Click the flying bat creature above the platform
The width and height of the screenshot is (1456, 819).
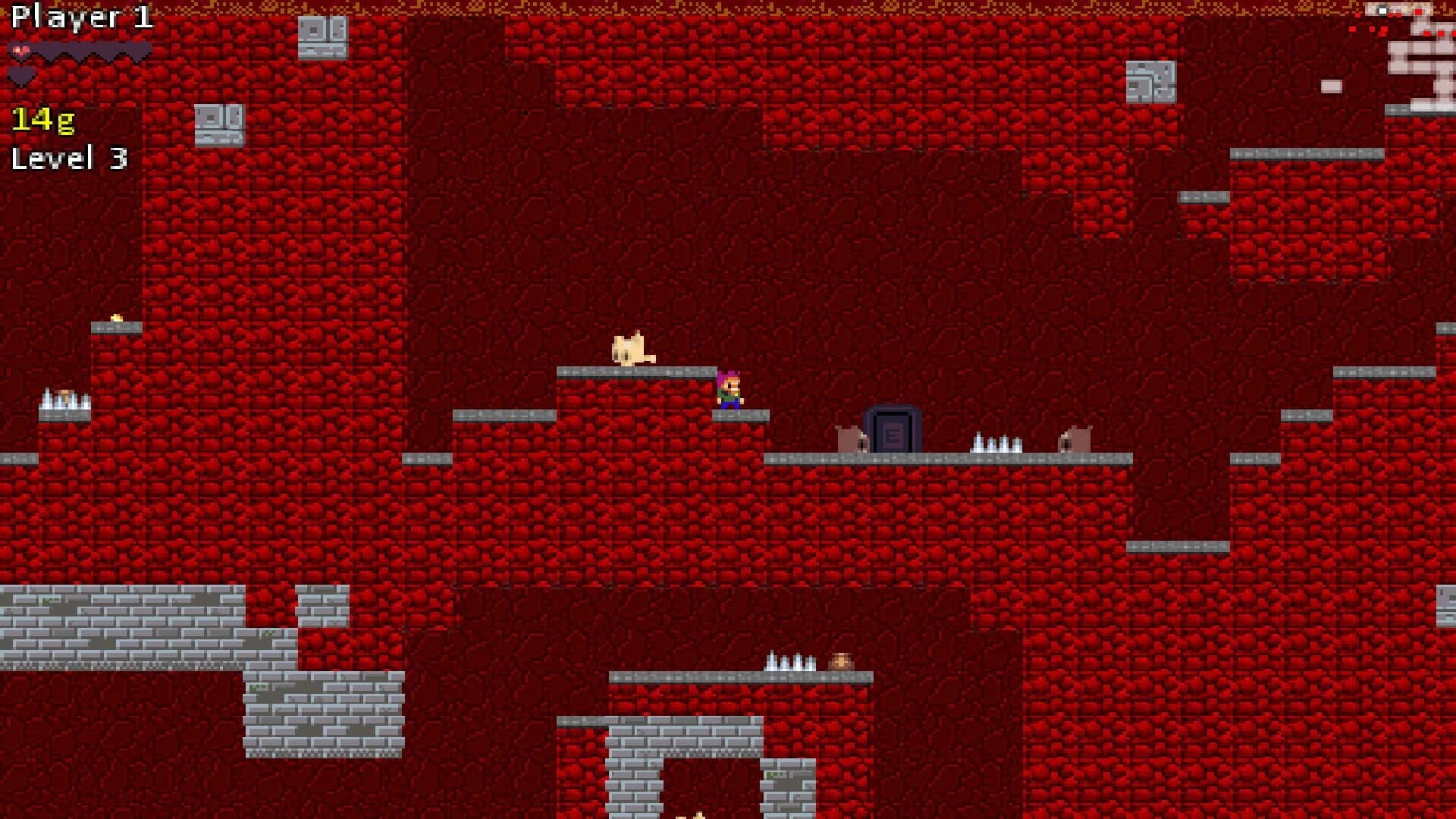tap(631, 349)
